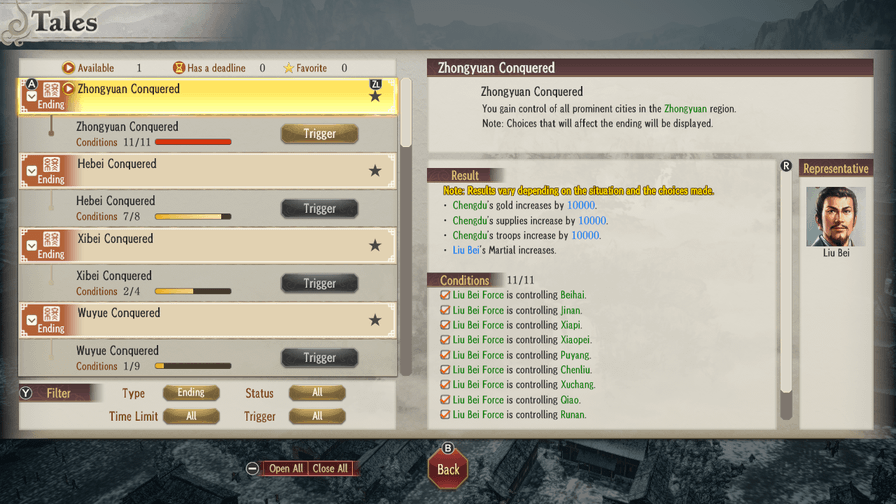Viewport: 896px width, 504px height.
Task: Favorite the Hebei Conquered tale star
Action: [x=375, y=171]
